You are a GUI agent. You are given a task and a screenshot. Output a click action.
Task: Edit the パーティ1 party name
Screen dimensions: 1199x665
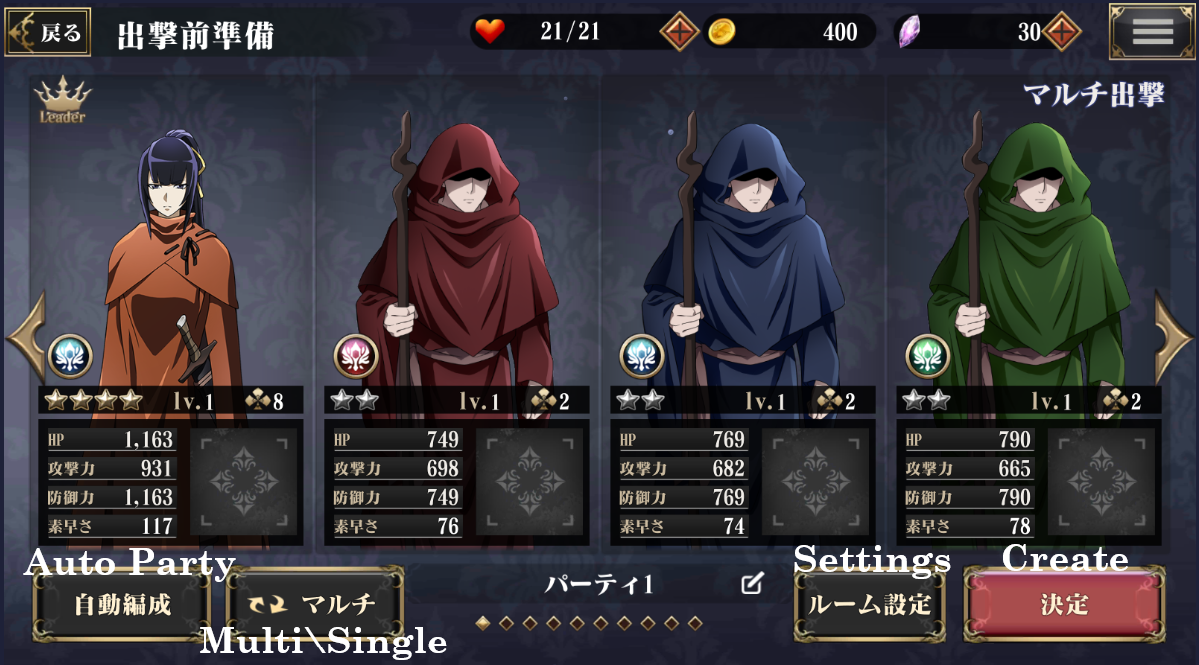click(x=752, y=585)
